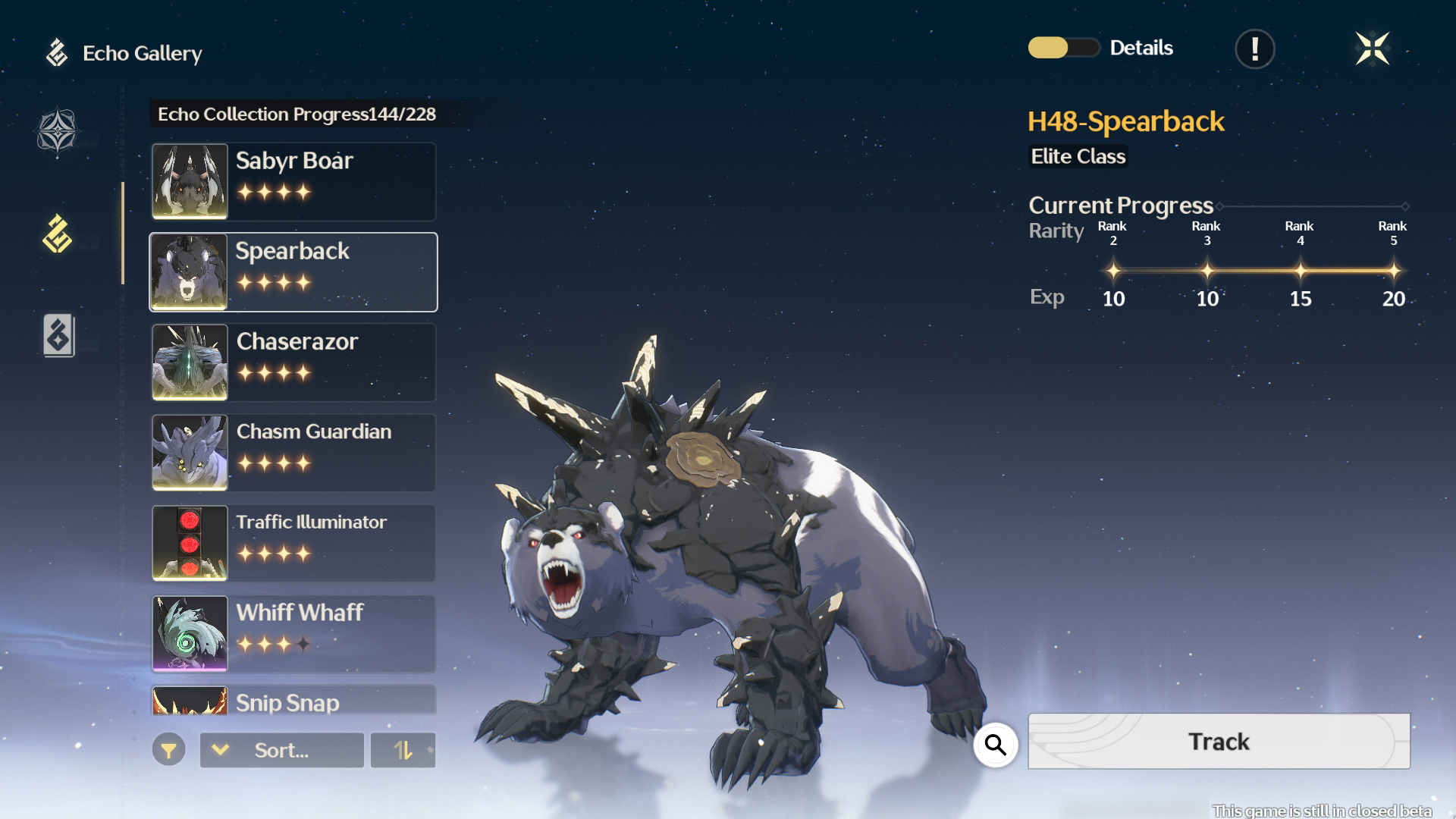Choose the Spearback echo entry
This screenshot has width=1456, height=819.
point(293,272)
